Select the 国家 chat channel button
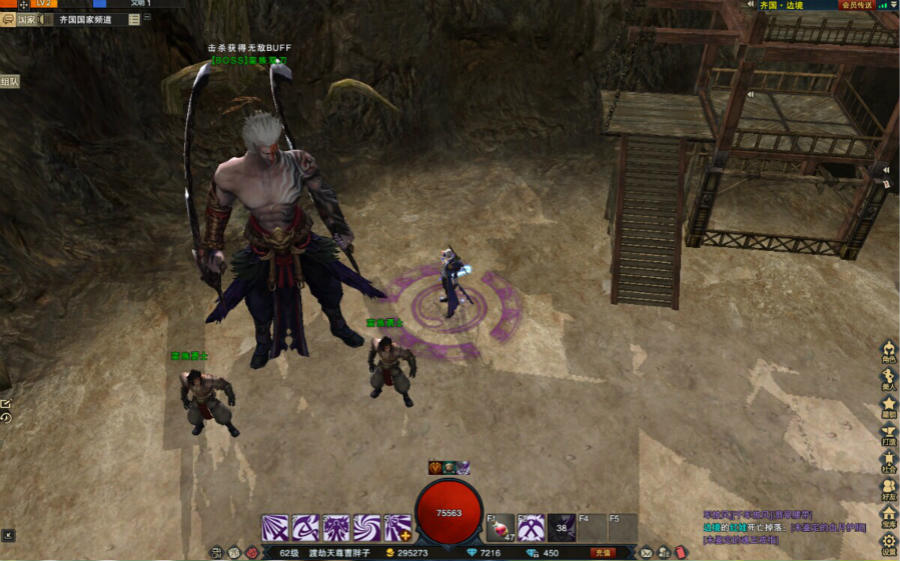Viewport: 900px width, 561px height. (x=26, y=19)
